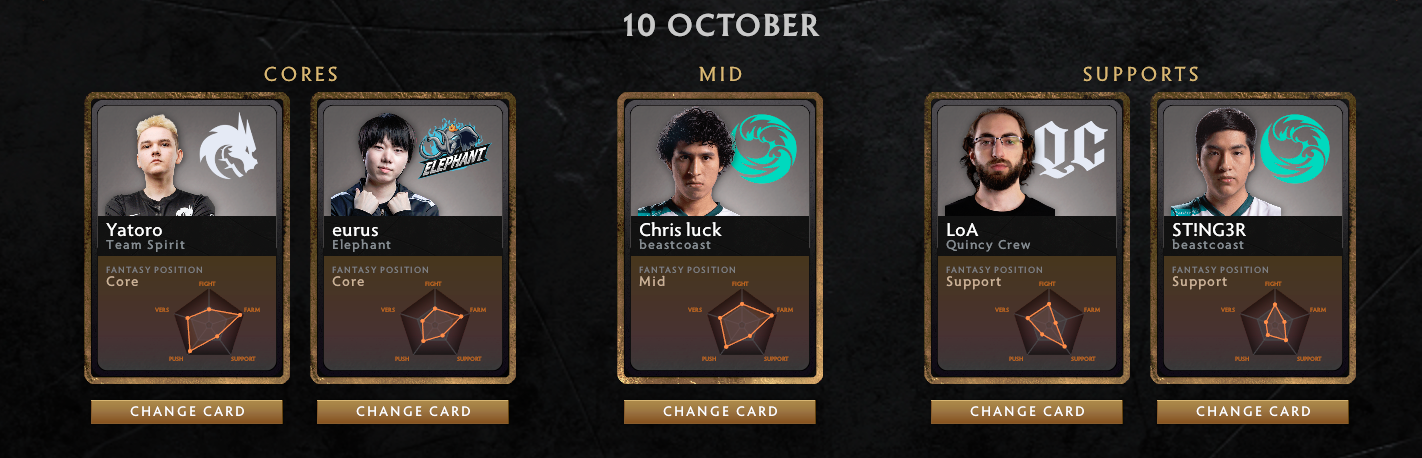The image size is (1422, 458).
Task: Pick the ST!NG3R beastcoast player card
Action: pyautogui.click(x=1253, y=238)
